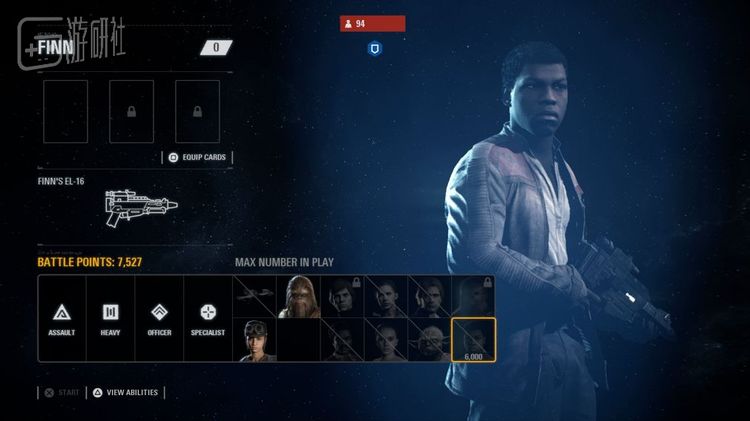Select the first empty star card slot
Image resolution: width=750 pixels, height=421 pixels.
tap(65, 111)
